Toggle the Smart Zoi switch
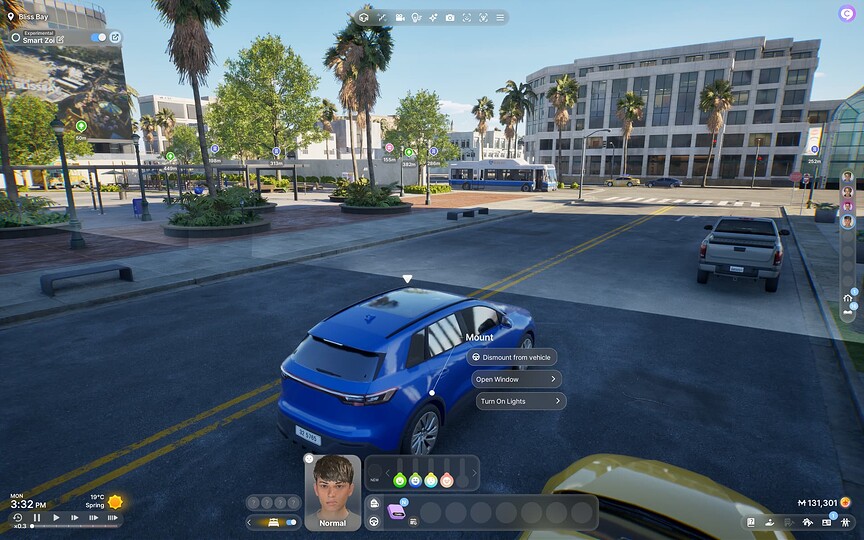The width and height of the screenshot is (864, 540). (x=98, y=38)
